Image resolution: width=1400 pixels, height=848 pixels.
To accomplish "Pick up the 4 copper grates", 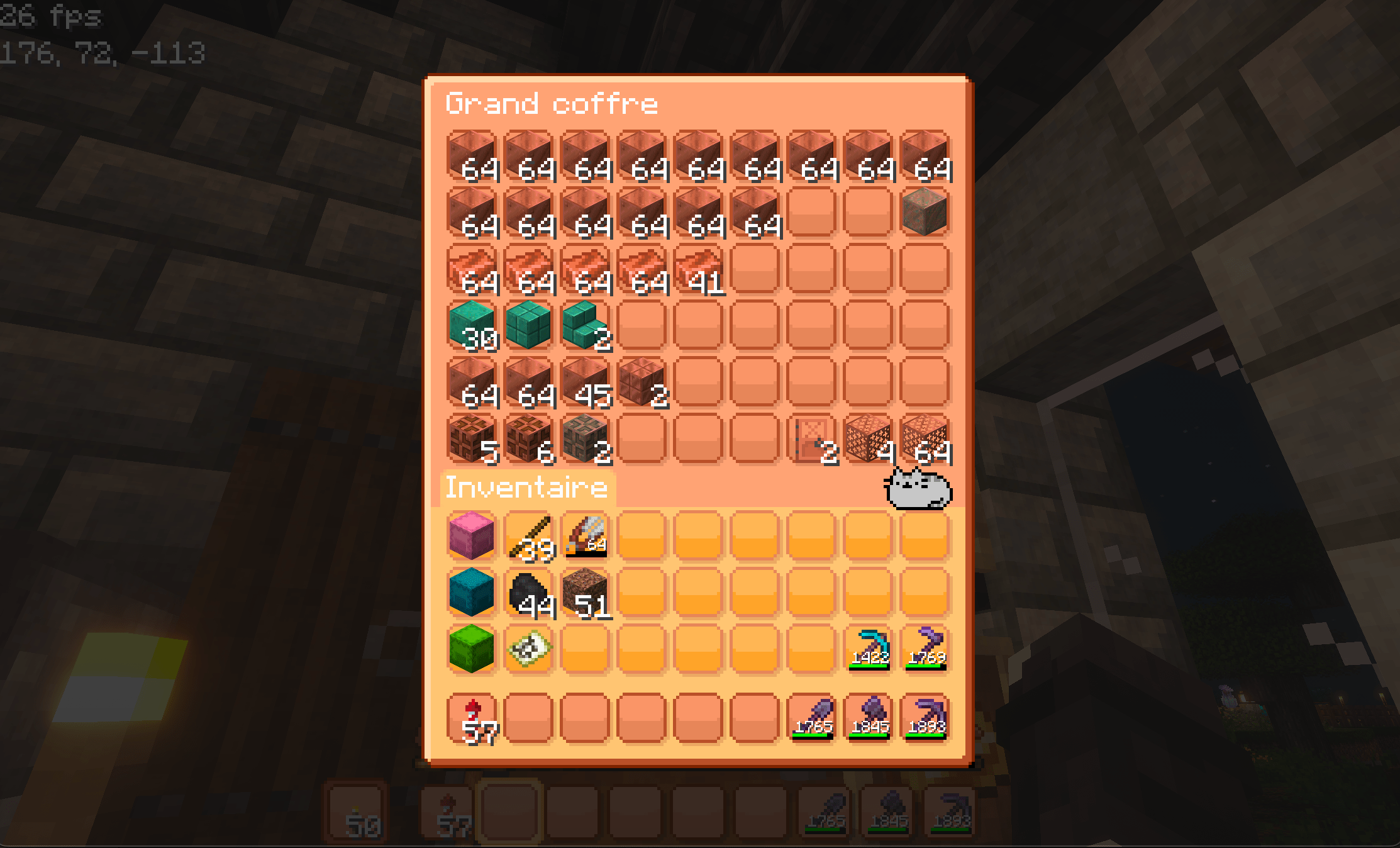I will point(868,435).
